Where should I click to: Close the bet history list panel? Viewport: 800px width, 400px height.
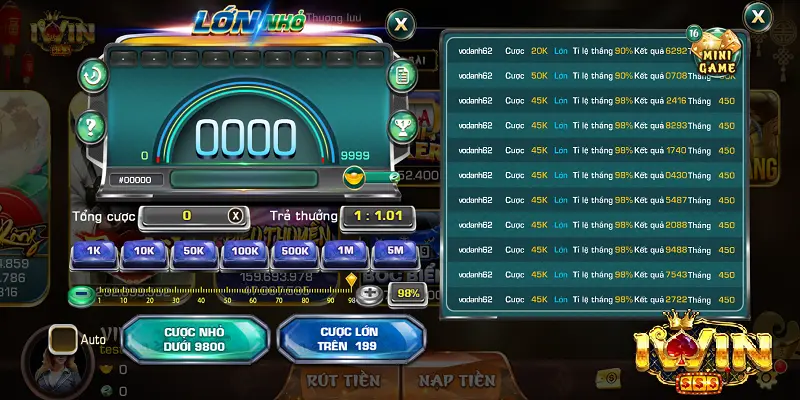tap(759, 17)
